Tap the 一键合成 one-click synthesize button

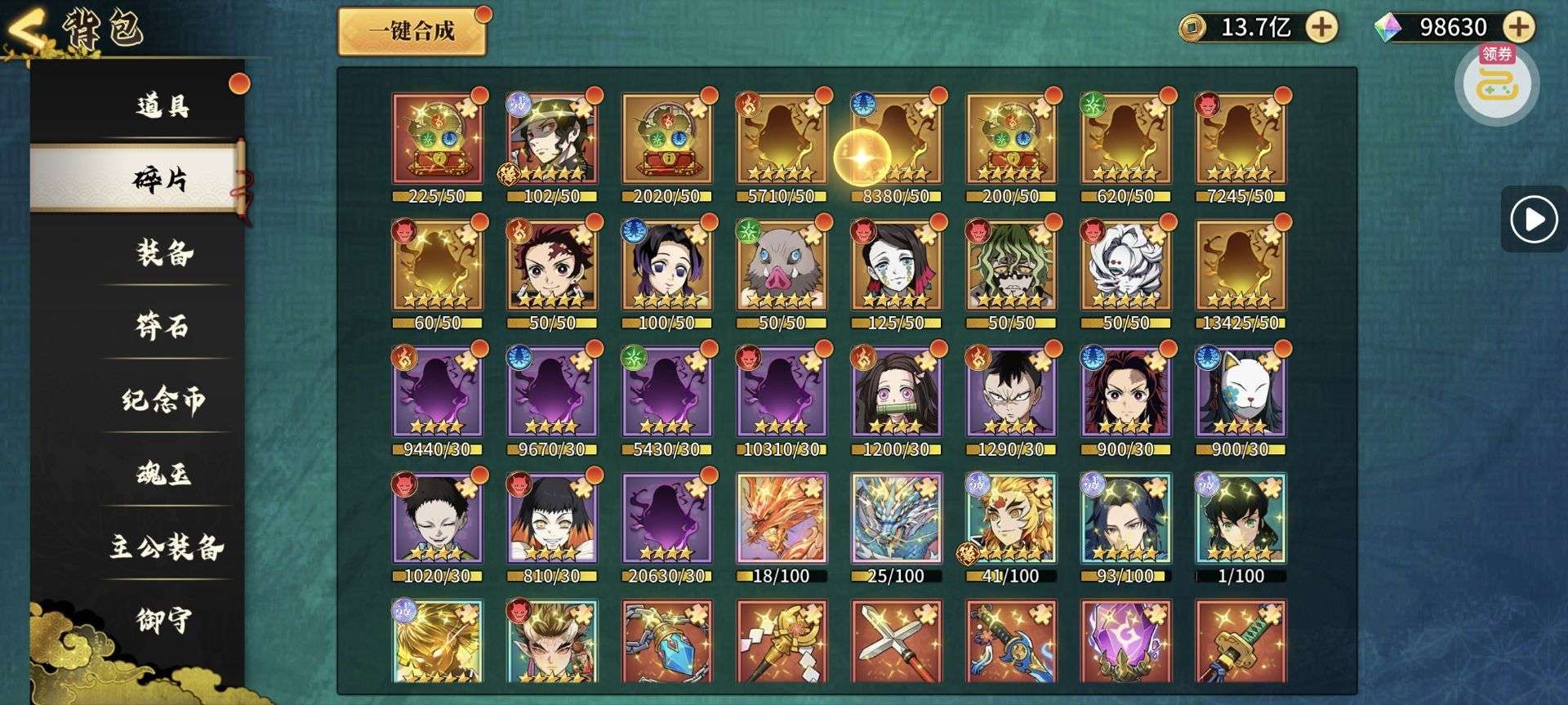[412, 32]
